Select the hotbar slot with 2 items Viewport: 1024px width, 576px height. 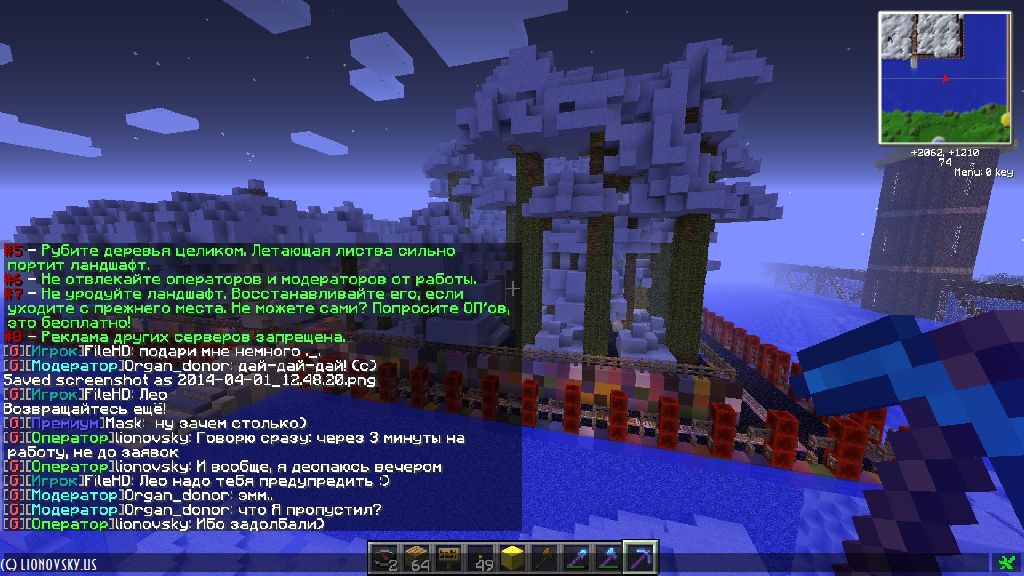[x=384, y=557]
